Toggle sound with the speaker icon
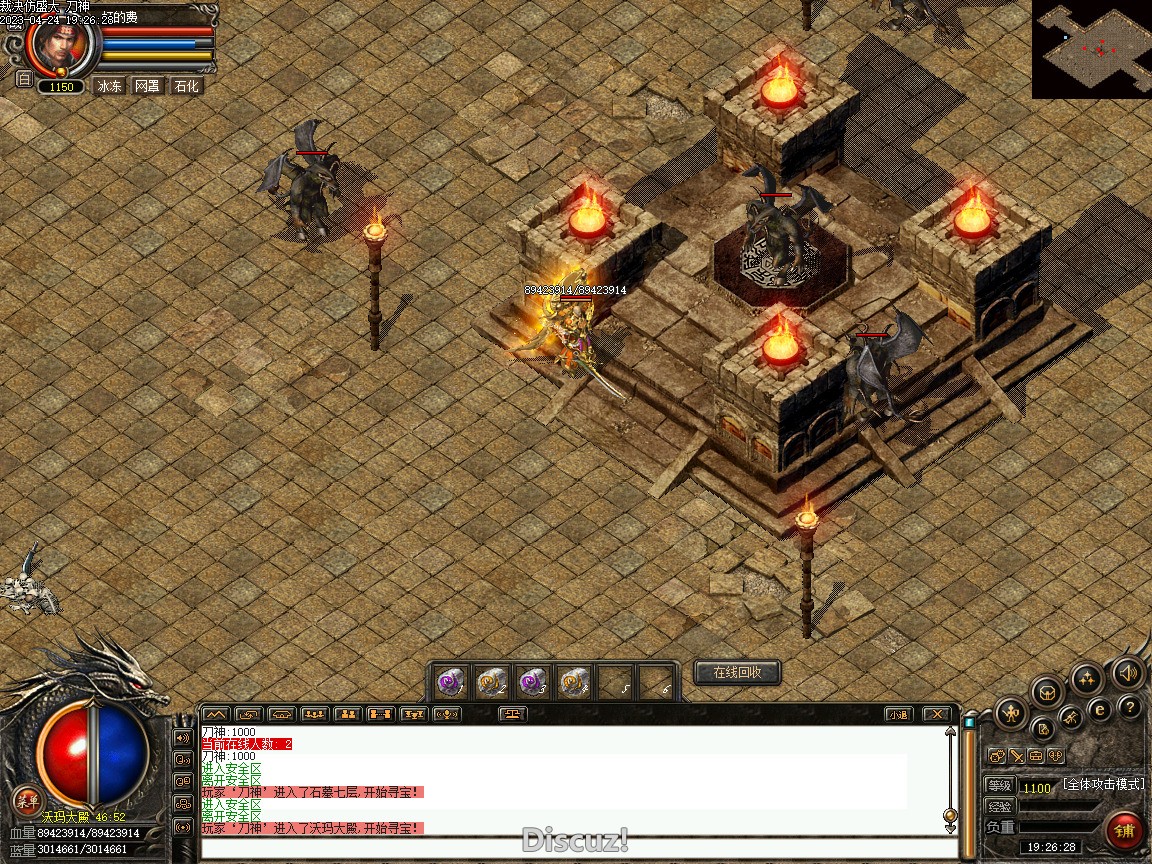 (x=1128, y=673)
